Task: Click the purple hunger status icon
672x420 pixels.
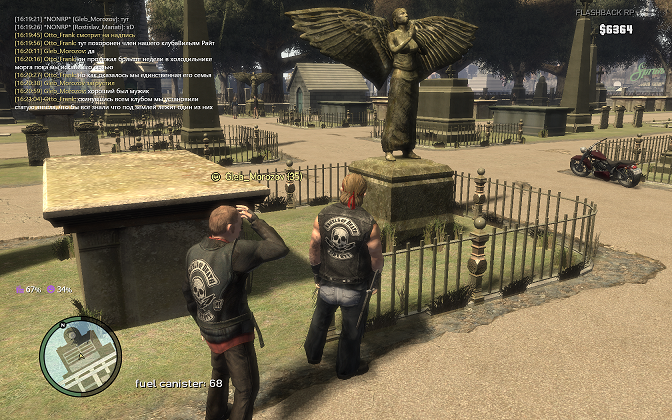Action: click(19, 289)
